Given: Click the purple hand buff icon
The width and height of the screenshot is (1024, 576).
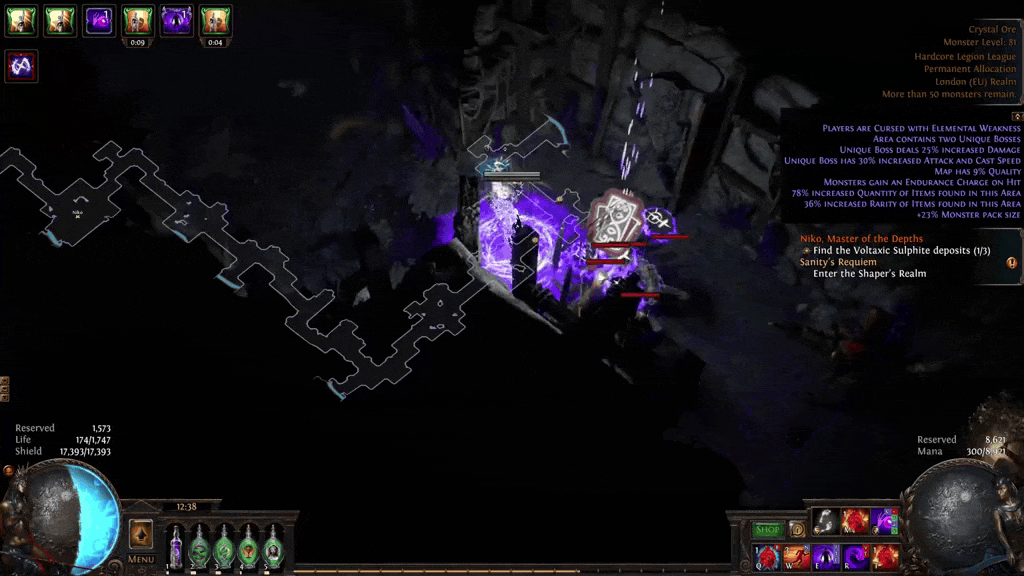Looking at the screenshot, I should tap(98, 20).
